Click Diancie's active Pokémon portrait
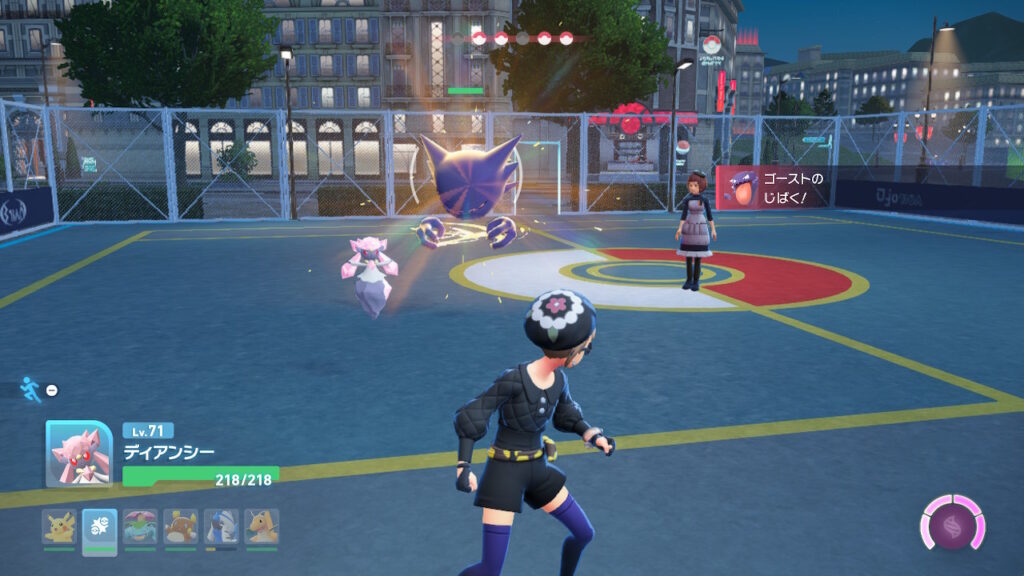Viewport: 1024px width, 576px height. pos(79,454)
